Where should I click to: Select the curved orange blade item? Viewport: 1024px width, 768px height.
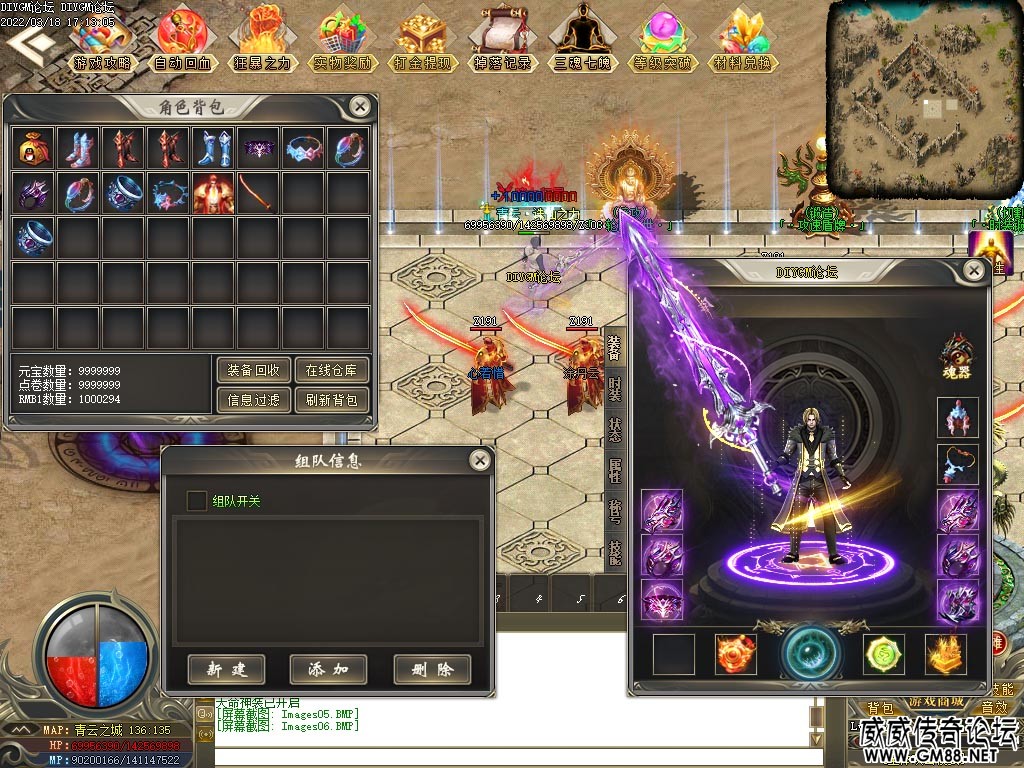tap(258, 193)
